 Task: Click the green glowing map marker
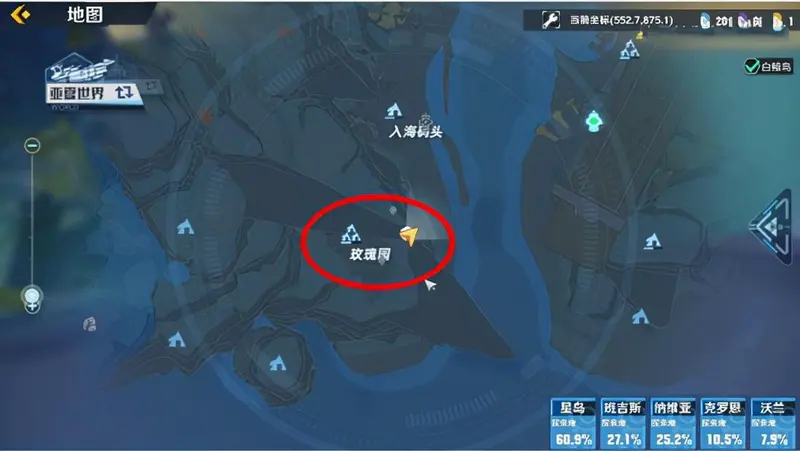pos(595,122)
